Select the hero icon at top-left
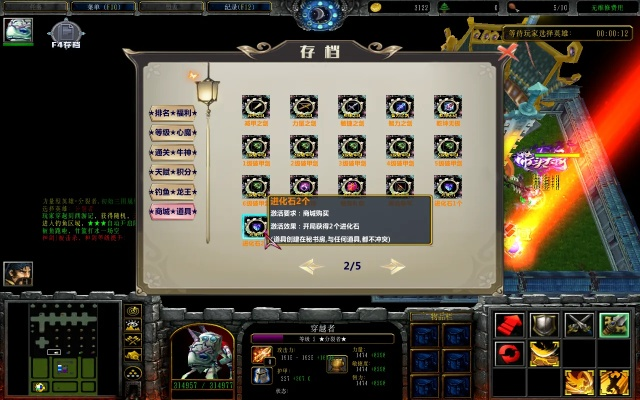The width and height of the screenshot is (640, 400). pyautogui.click(x=18, y=31)
